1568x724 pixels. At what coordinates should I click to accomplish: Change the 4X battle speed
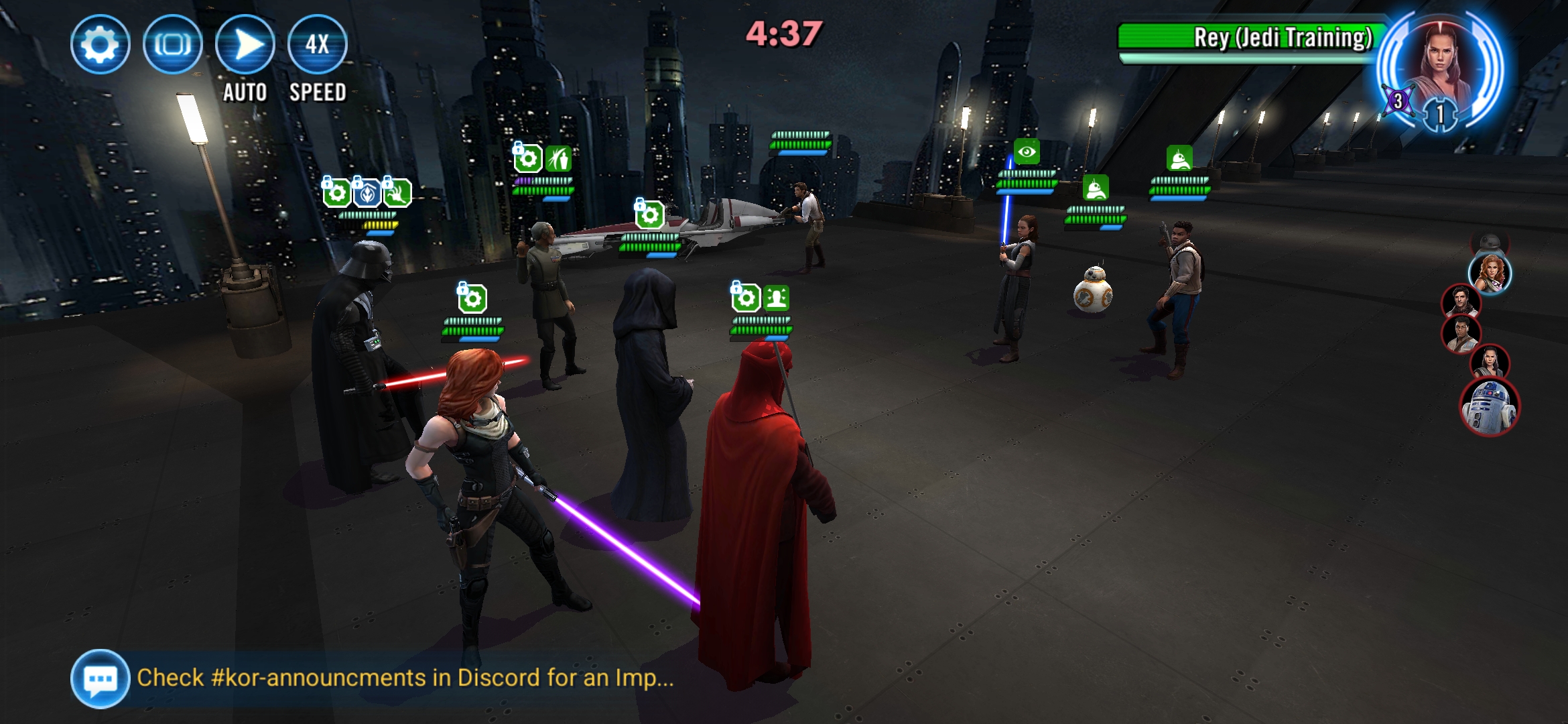coord(317,44)
